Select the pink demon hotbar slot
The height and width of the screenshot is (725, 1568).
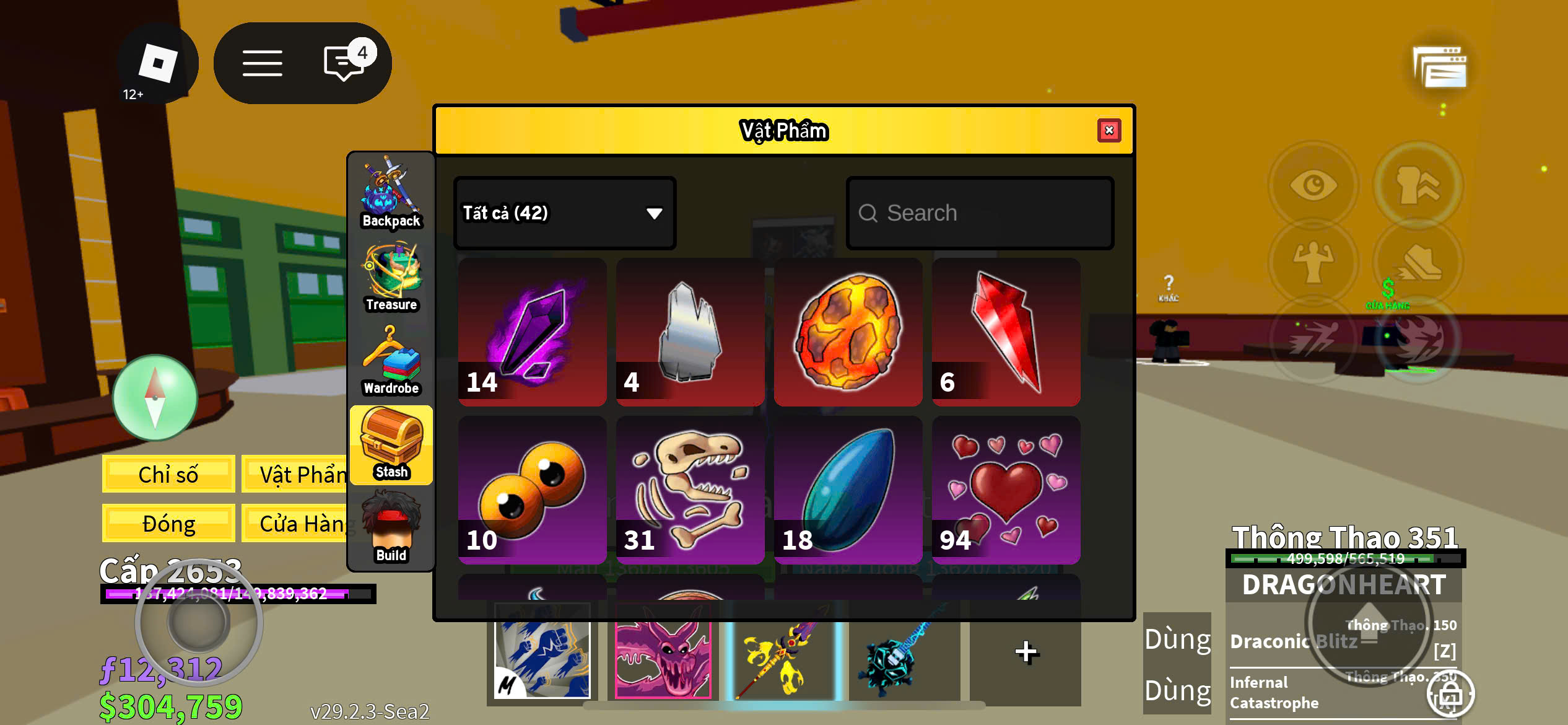pyautogui.click(x=662, y=652)
